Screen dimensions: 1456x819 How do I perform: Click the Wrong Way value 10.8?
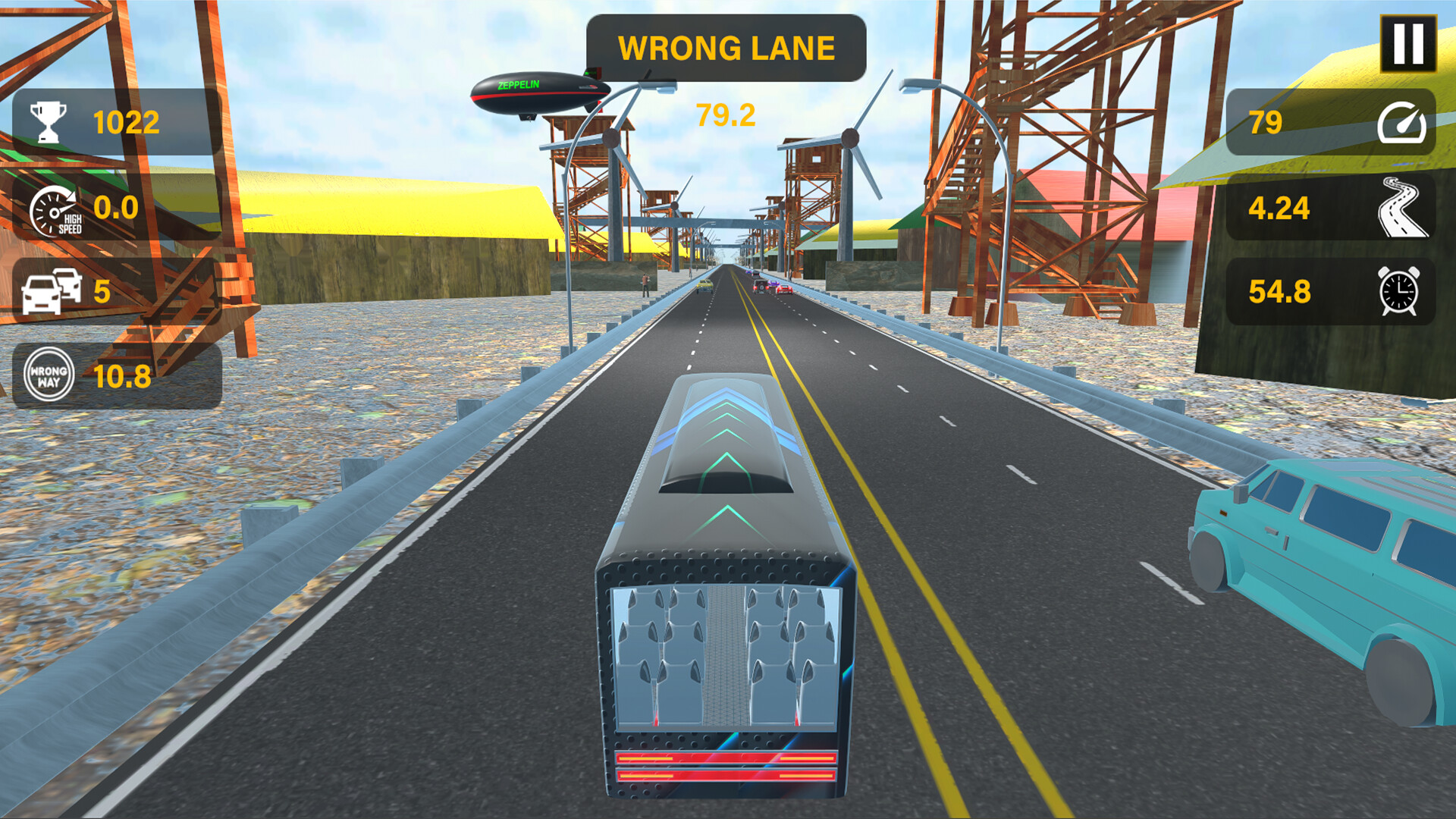pyautogui.click(x=121, y=375)
